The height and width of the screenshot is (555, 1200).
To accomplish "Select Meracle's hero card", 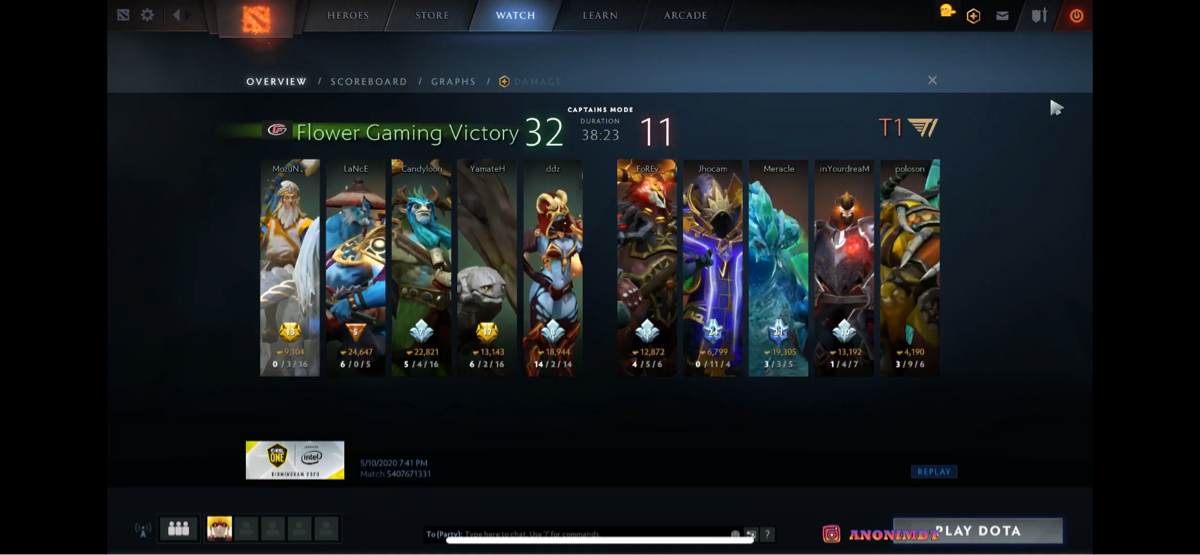I will [x=779, y=267].
